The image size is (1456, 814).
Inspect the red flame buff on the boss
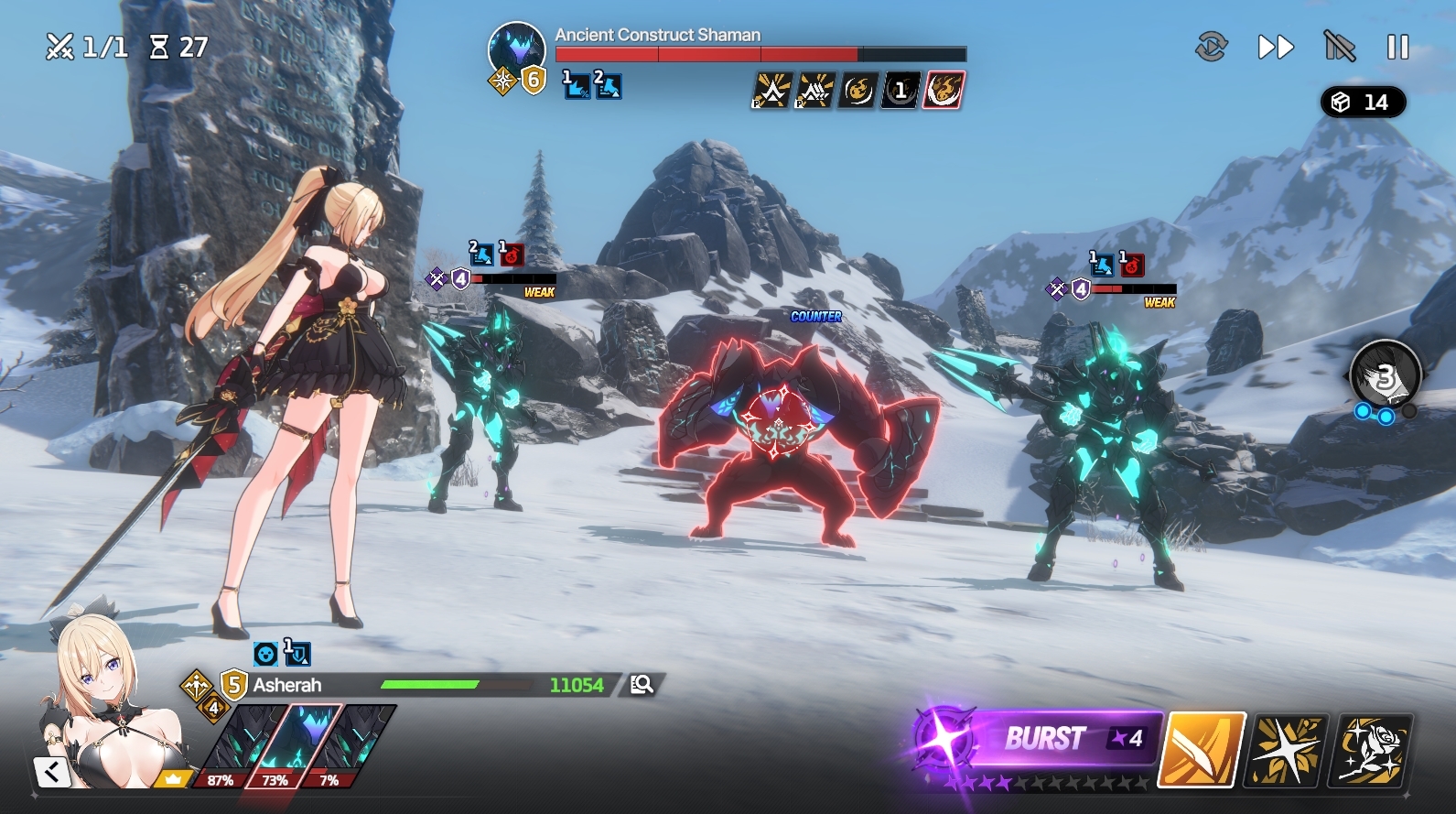(x=944, y=90)
